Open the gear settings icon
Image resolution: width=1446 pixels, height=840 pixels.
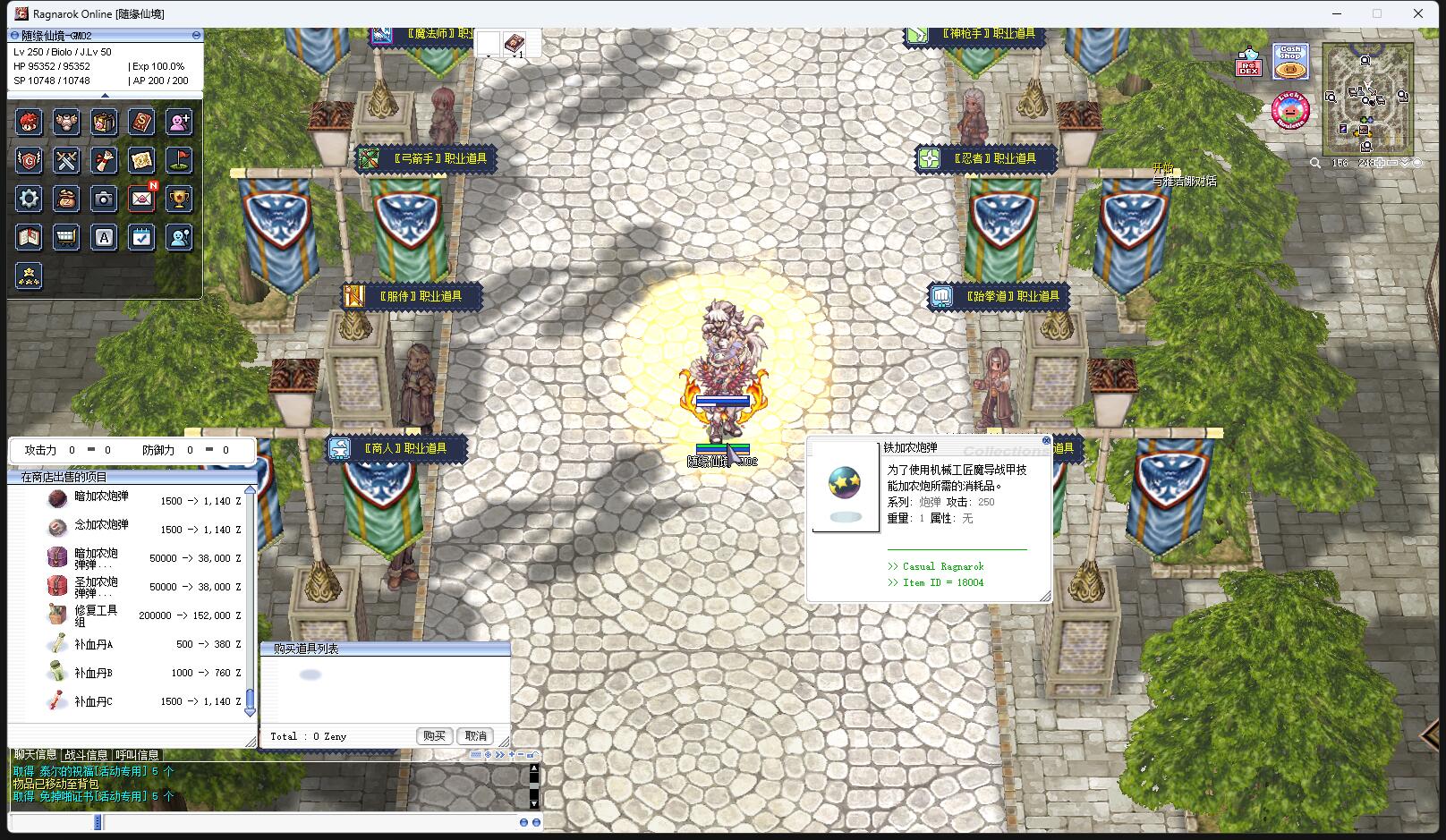29,199
